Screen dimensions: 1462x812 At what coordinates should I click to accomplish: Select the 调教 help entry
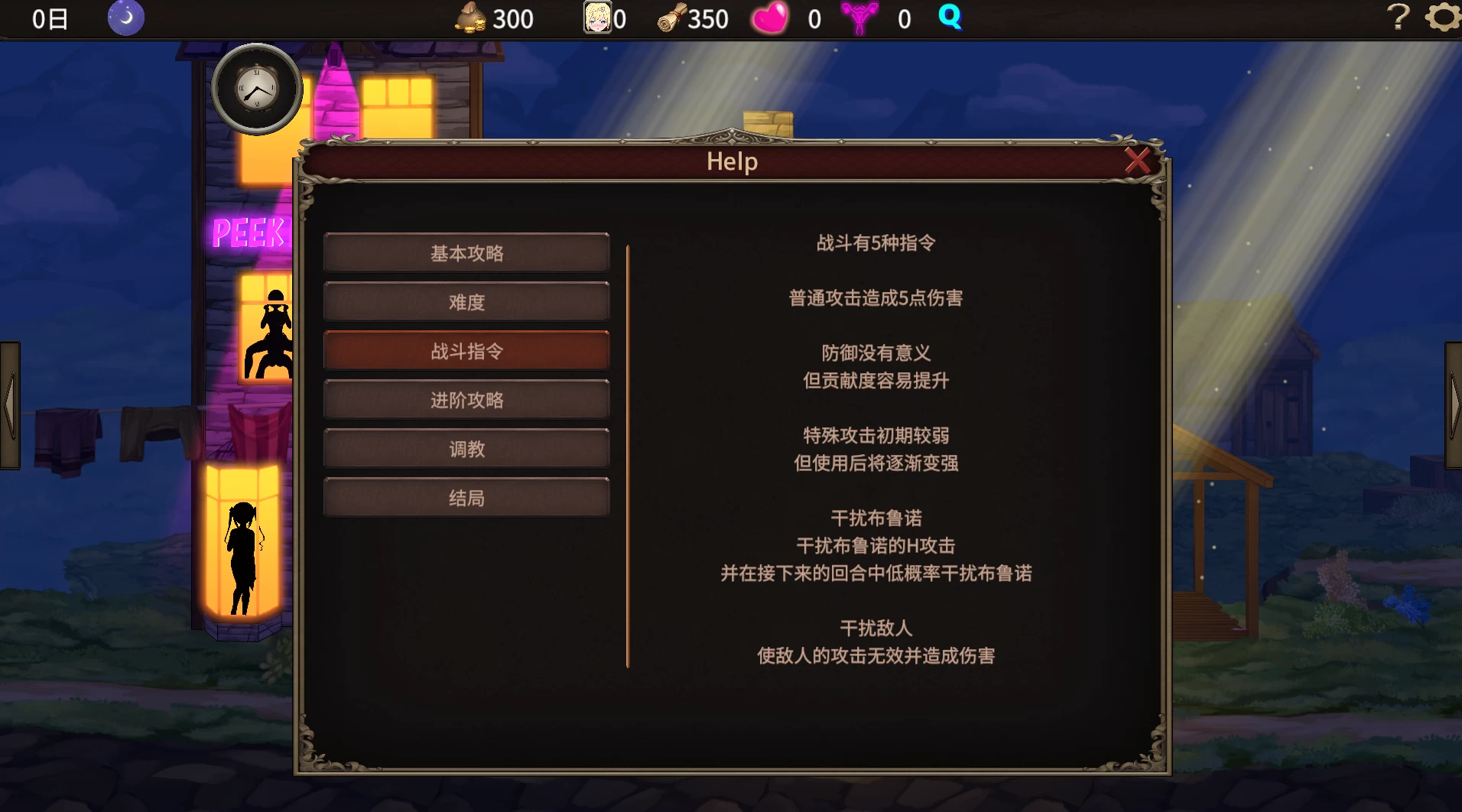point(466,448)
